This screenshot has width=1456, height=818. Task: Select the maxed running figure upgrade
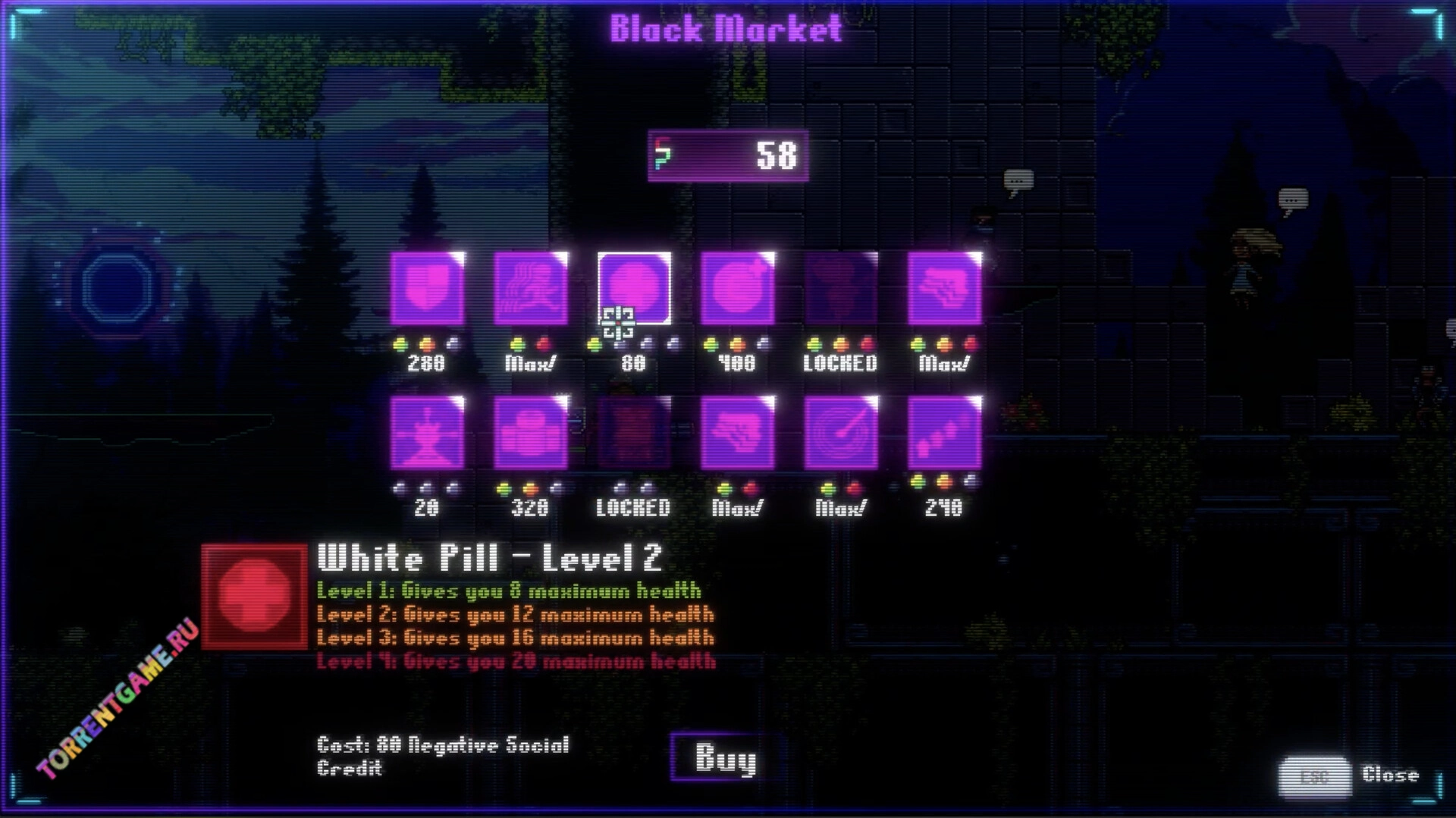(531, 289)
